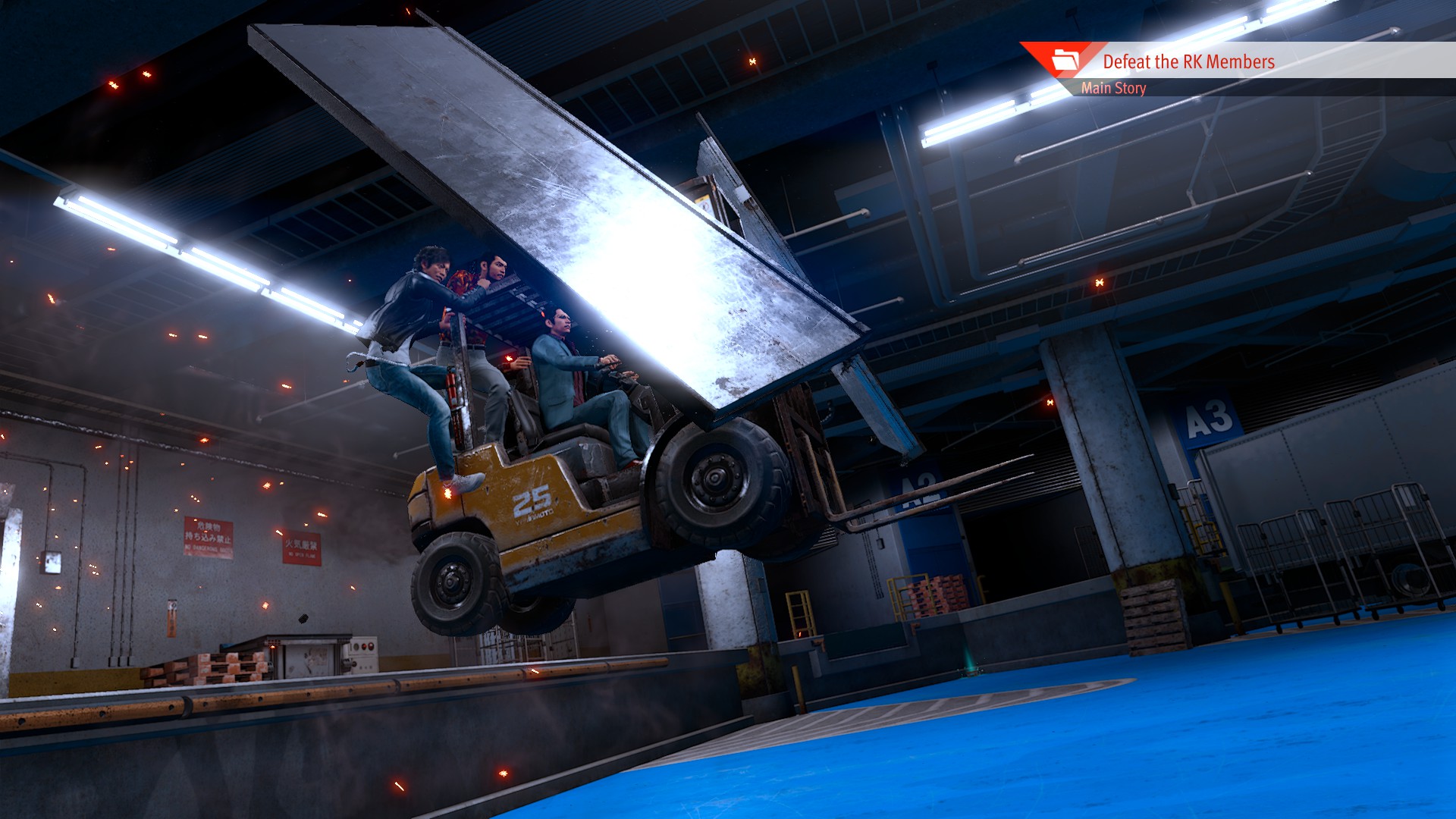Click the folder icon on the objective banner

click(1065, 58)
